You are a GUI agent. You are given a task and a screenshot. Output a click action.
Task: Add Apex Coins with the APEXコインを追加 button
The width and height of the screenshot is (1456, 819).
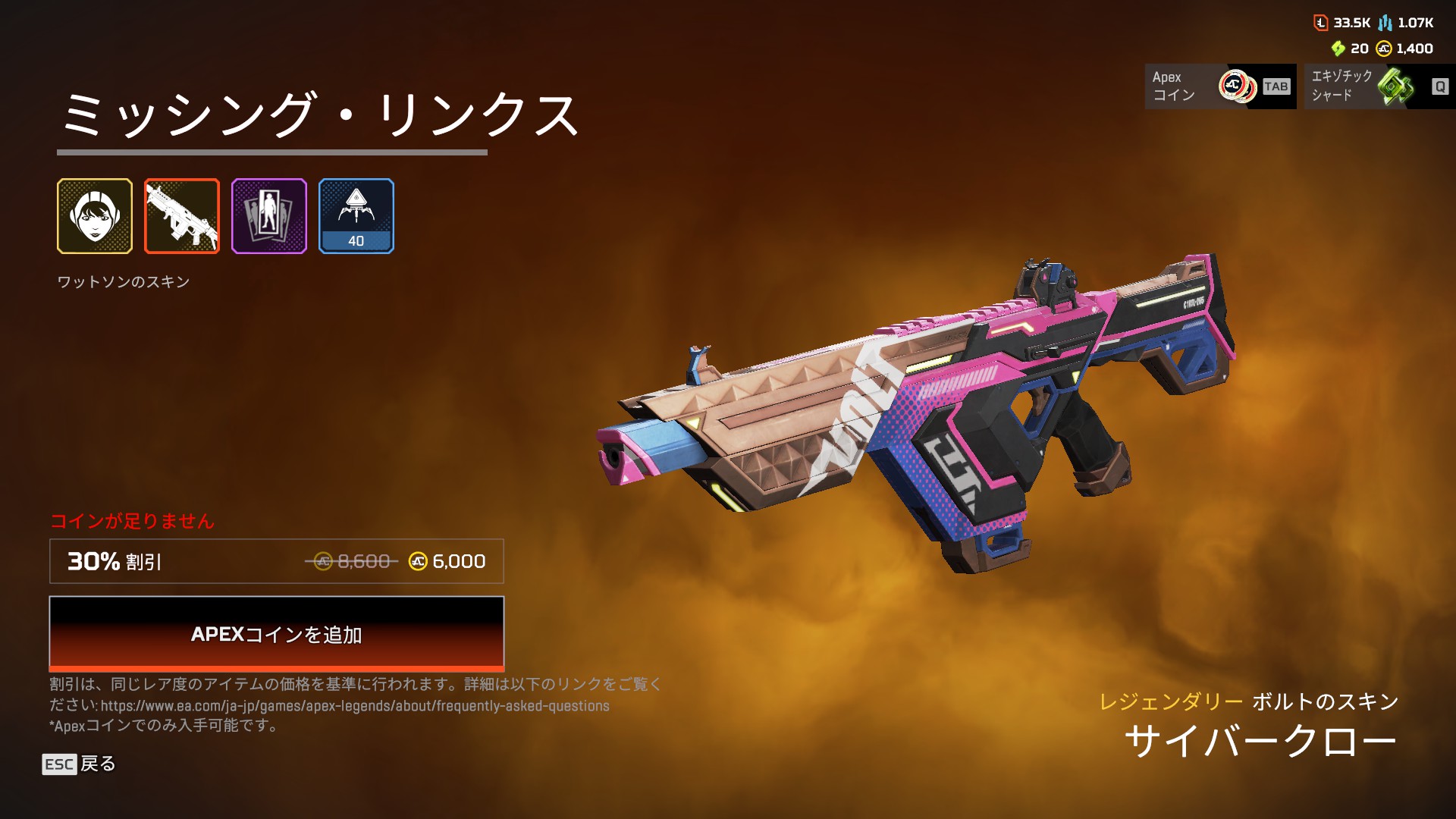(276, 633)
